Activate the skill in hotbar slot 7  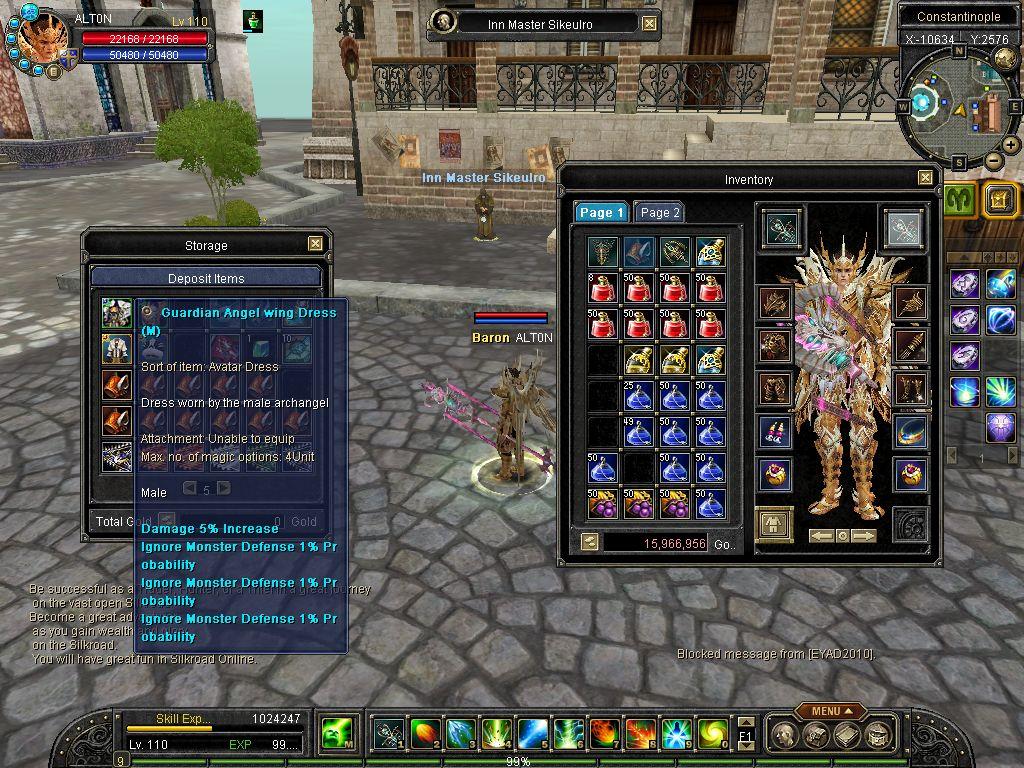click(x=603, y=735)
